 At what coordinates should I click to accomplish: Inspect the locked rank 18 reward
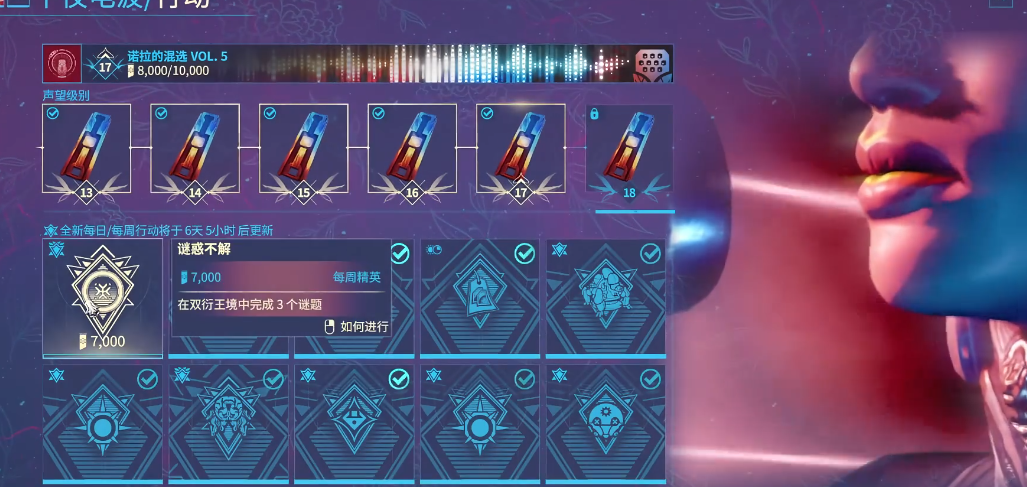[629, 150]
